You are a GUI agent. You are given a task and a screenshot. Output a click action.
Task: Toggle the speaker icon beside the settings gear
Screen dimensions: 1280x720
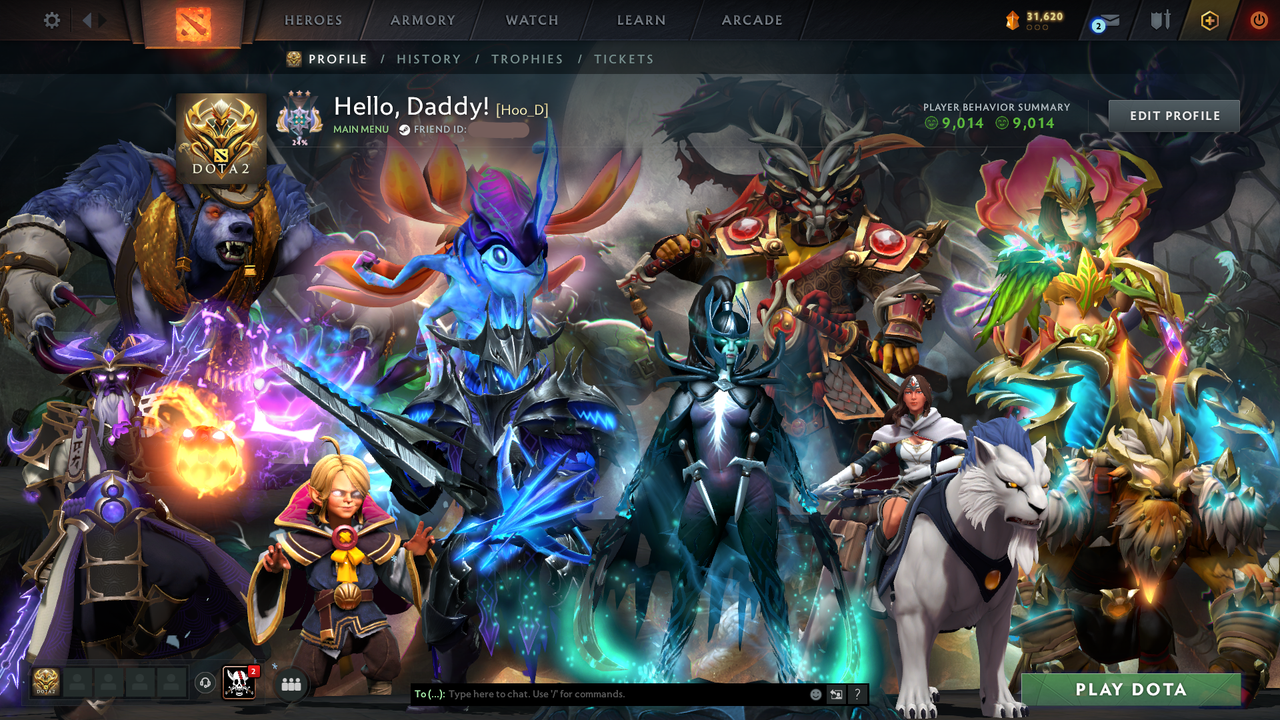click(88, 18)
